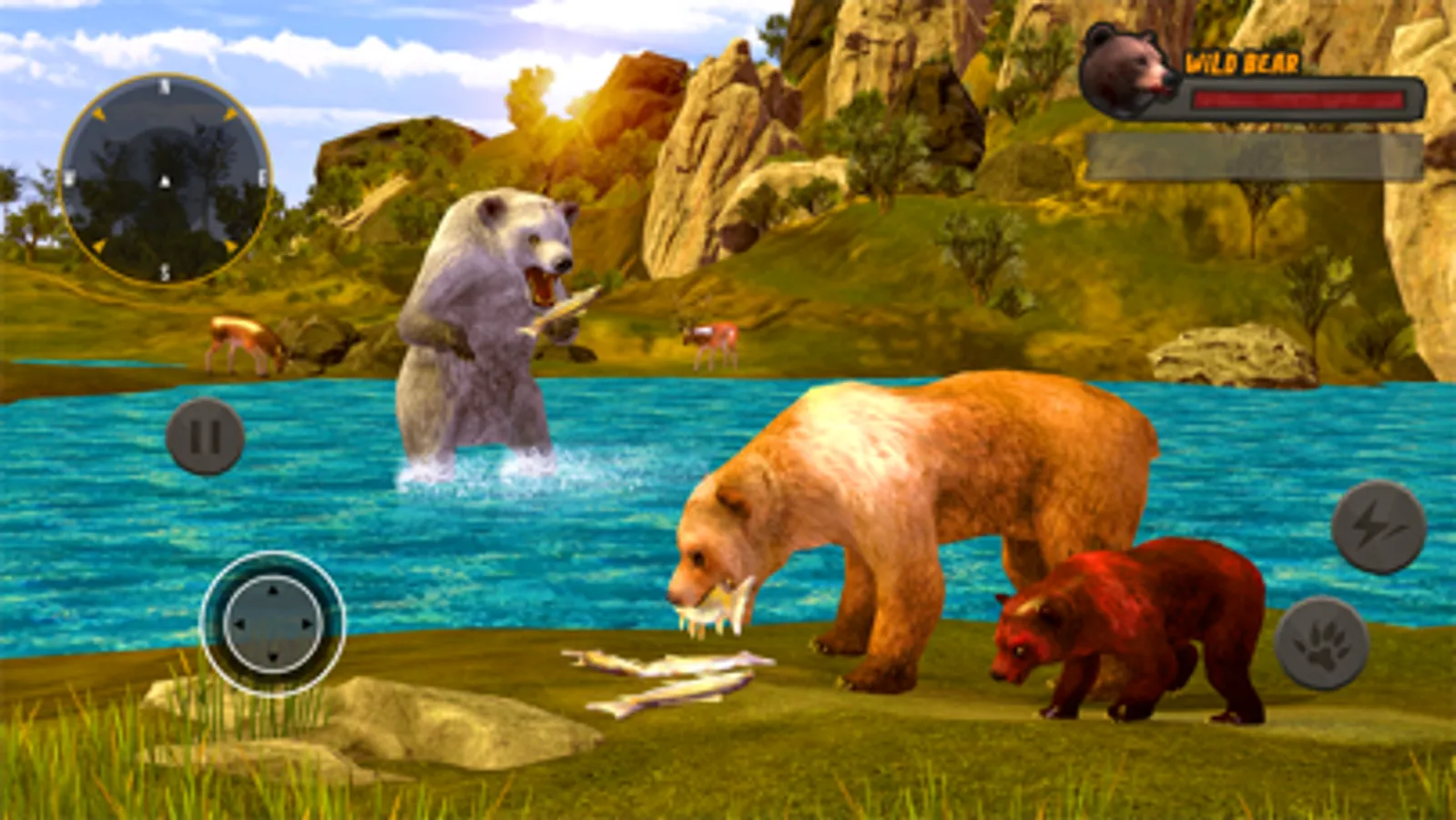Tap the left arrow on the joystick
1456x820 pixels.
[x=239, y=626]
